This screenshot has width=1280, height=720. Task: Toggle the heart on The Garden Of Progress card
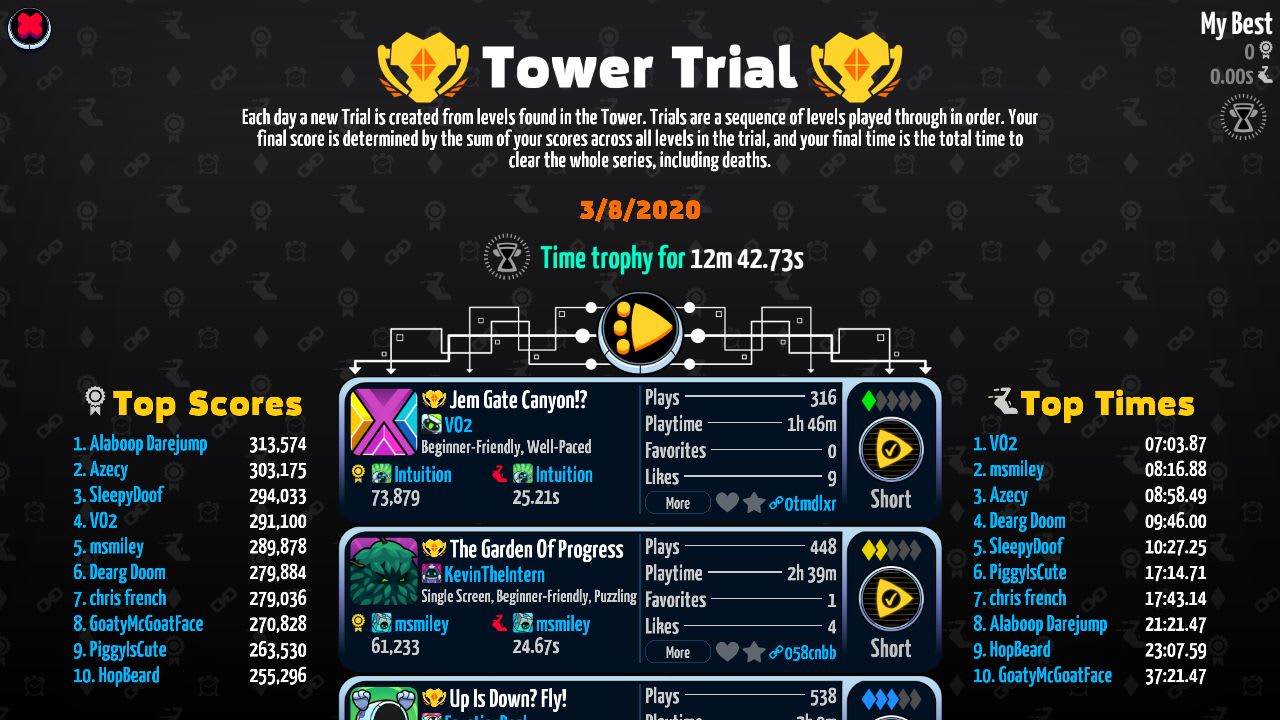pos(728,652)
